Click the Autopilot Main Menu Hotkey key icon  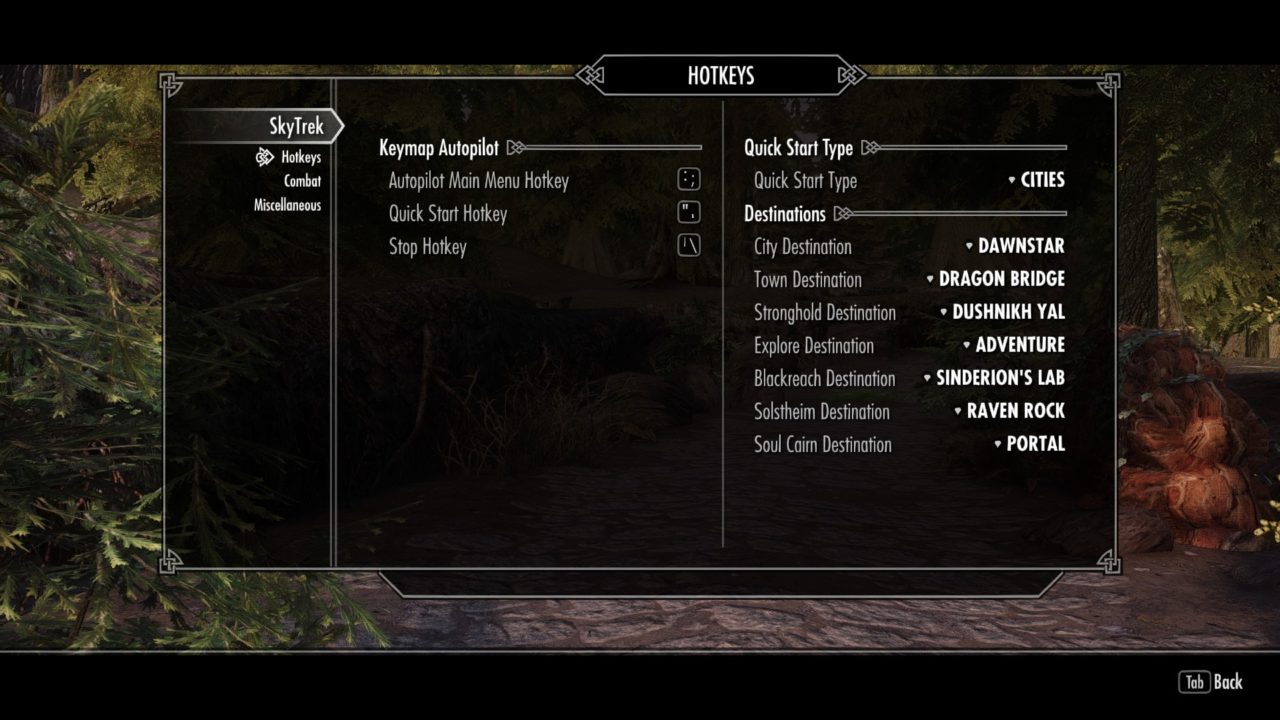[x=687, y=180]
